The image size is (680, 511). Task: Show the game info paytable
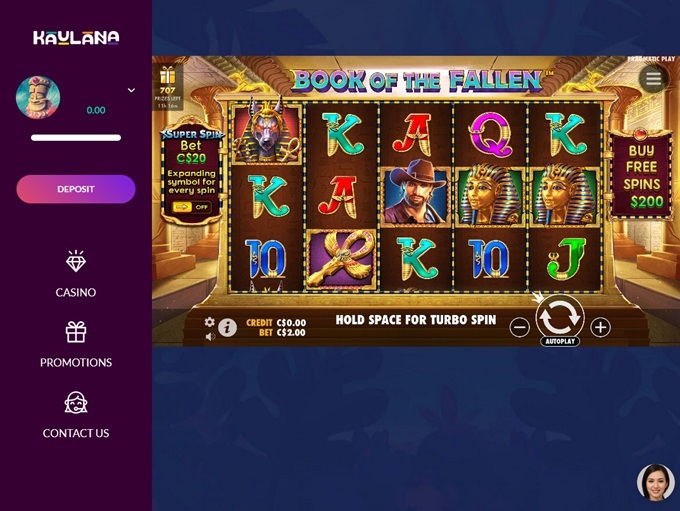228,327
